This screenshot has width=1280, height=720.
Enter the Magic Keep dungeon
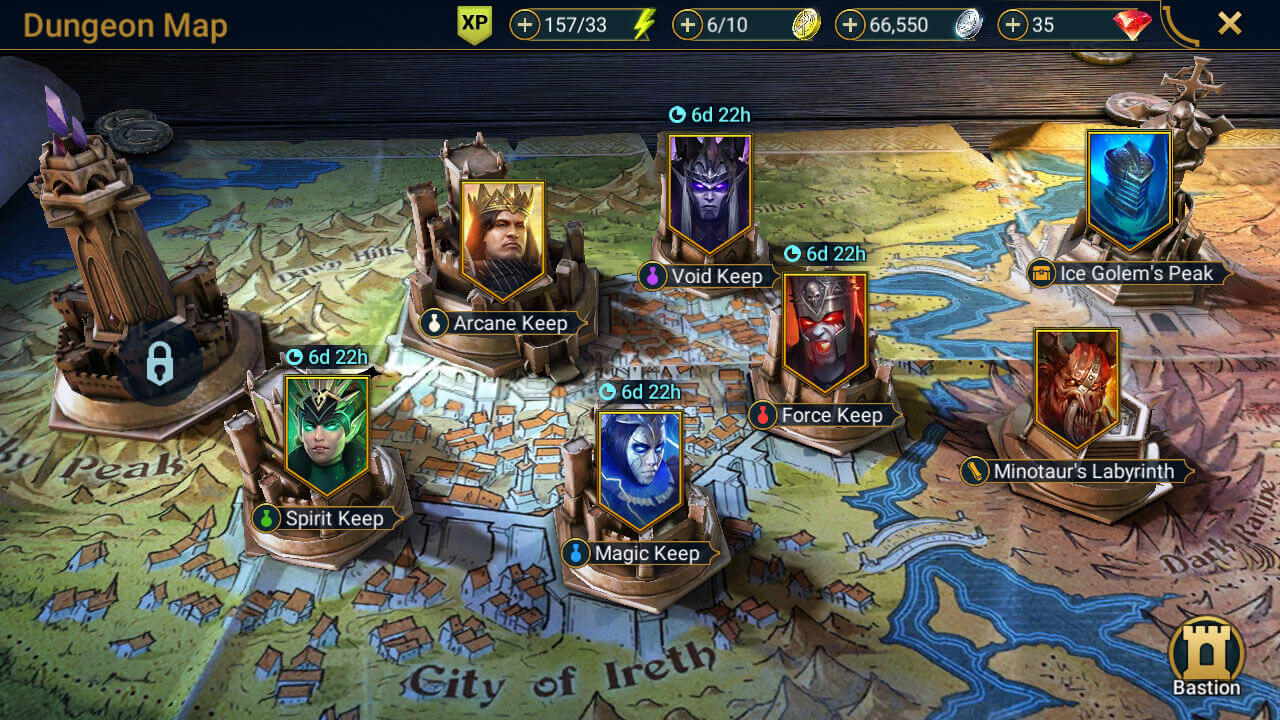click(x=640, y=470)
